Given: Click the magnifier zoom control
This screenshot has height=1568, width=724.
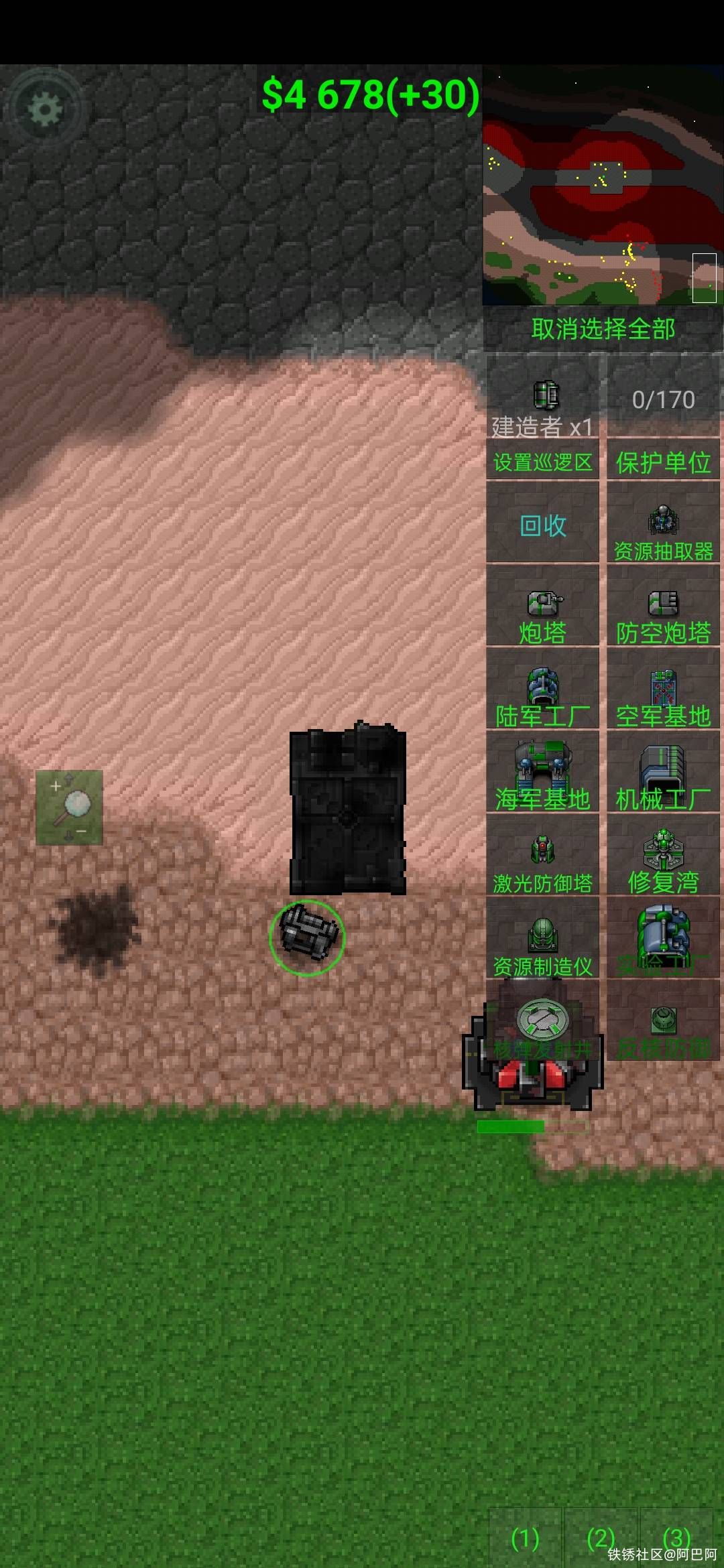Looking at the screenshot, I should (x=69, y=807).
